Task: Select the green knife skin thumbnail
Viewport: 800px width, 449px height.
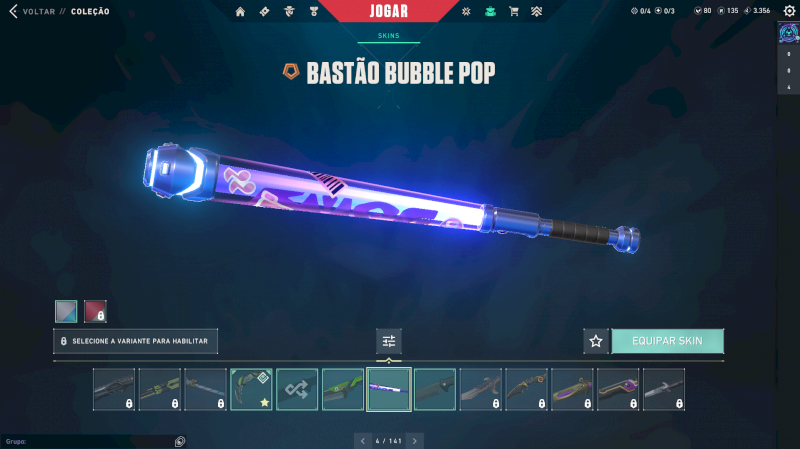Action: [x=343, y=389]
